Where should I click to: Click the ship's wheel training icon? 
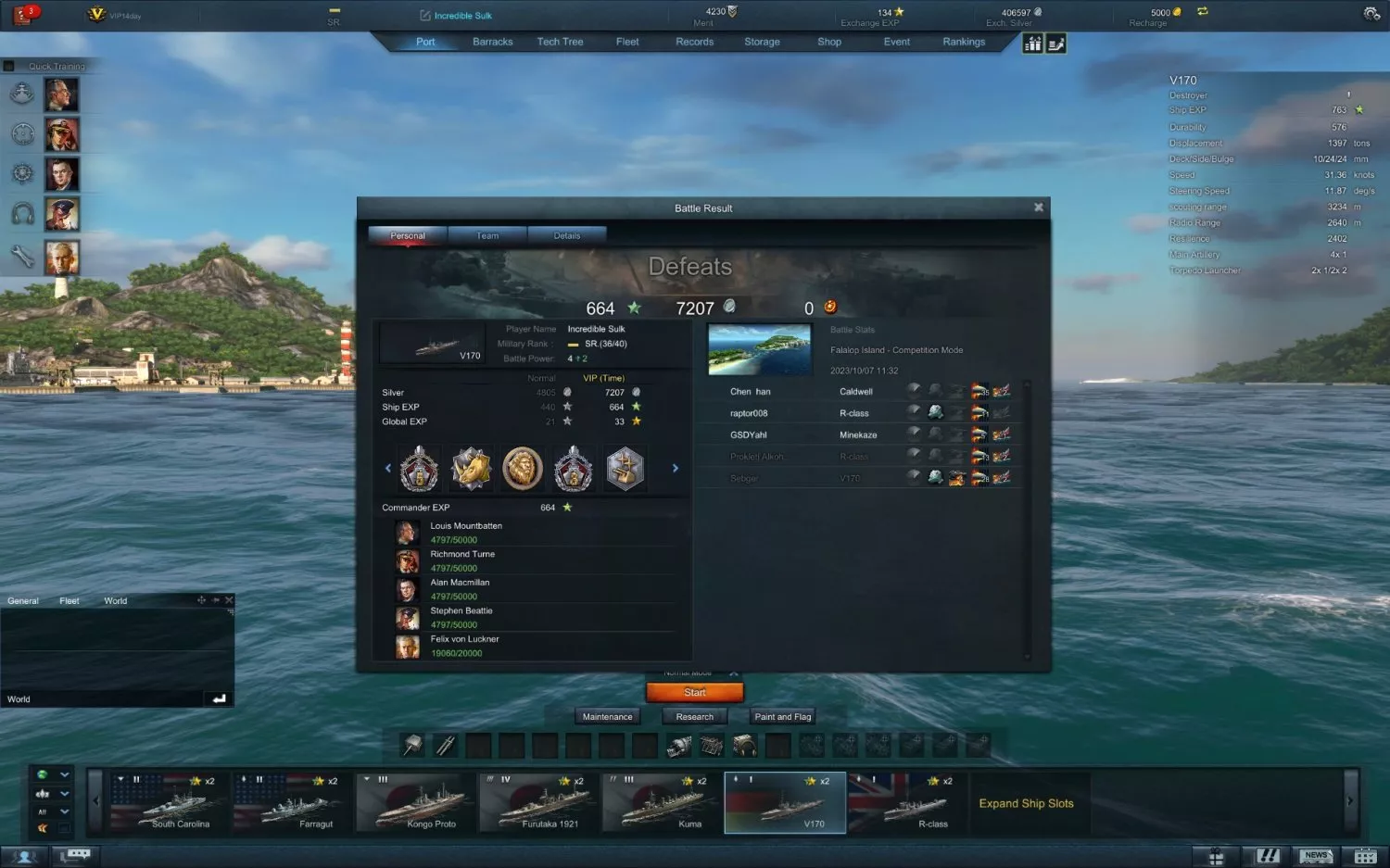tap(22, 173)
